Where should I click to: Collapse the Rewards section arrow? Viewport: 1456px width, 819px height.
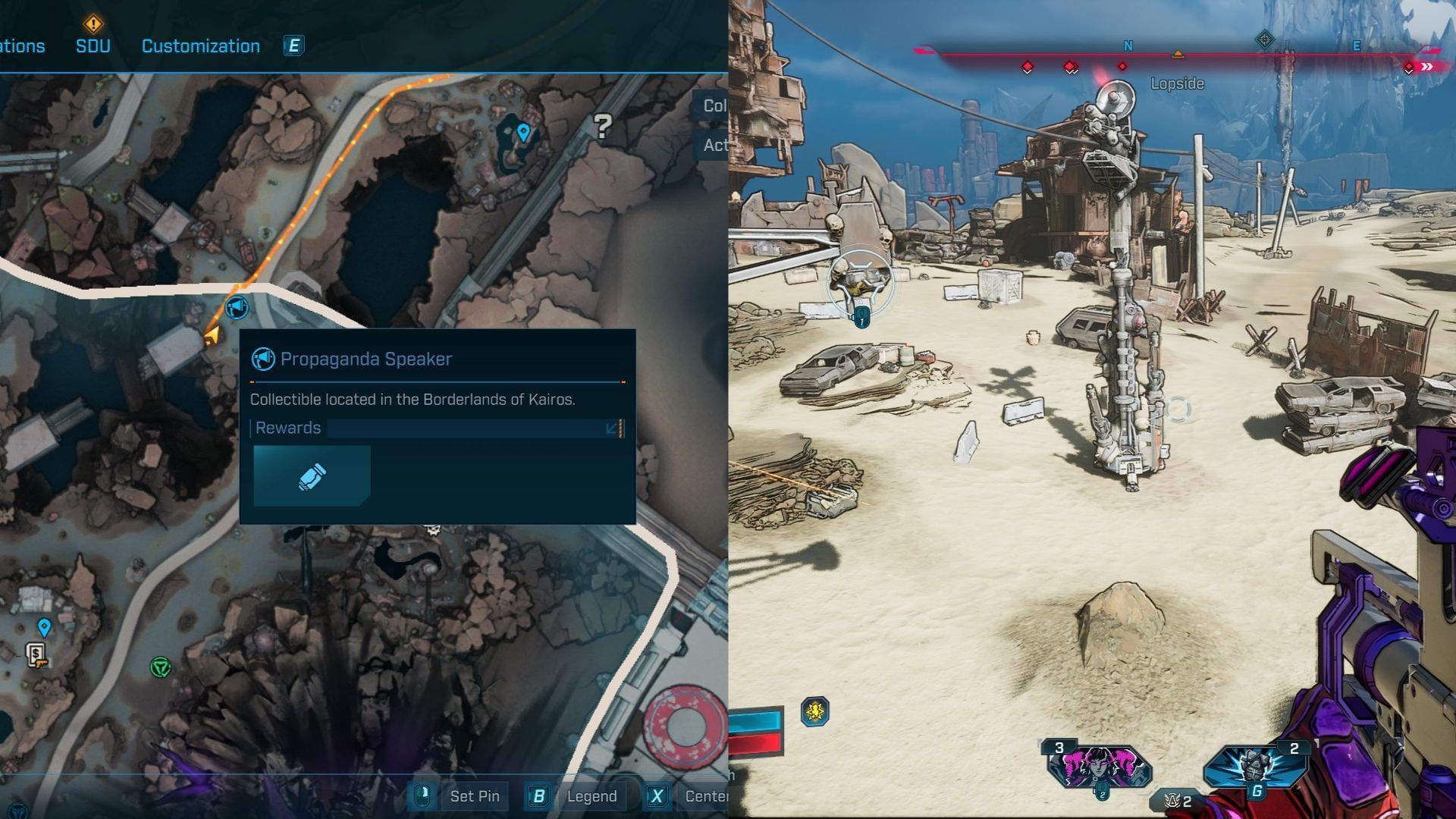click(612, 428)
